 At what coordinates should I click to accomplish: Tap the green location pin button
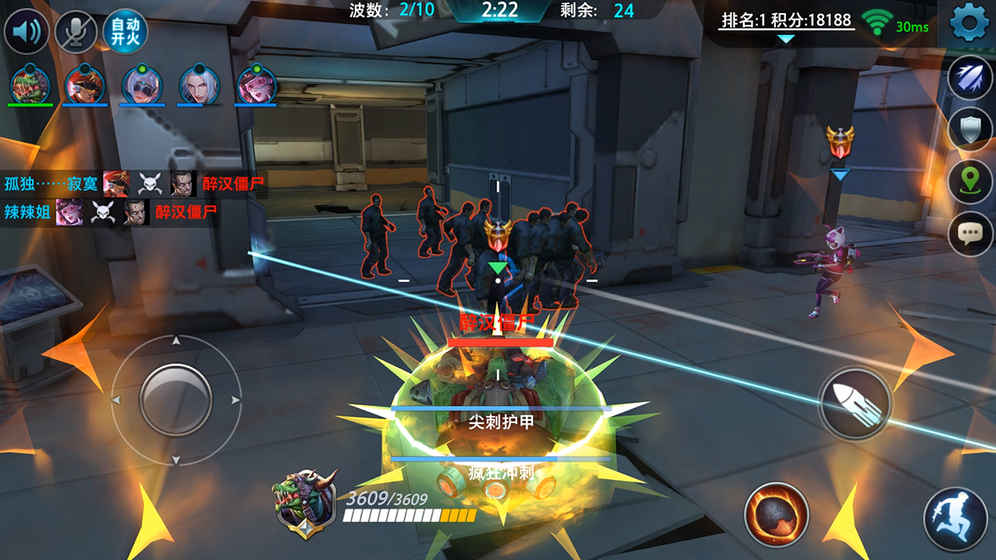(x=969, y=181)
